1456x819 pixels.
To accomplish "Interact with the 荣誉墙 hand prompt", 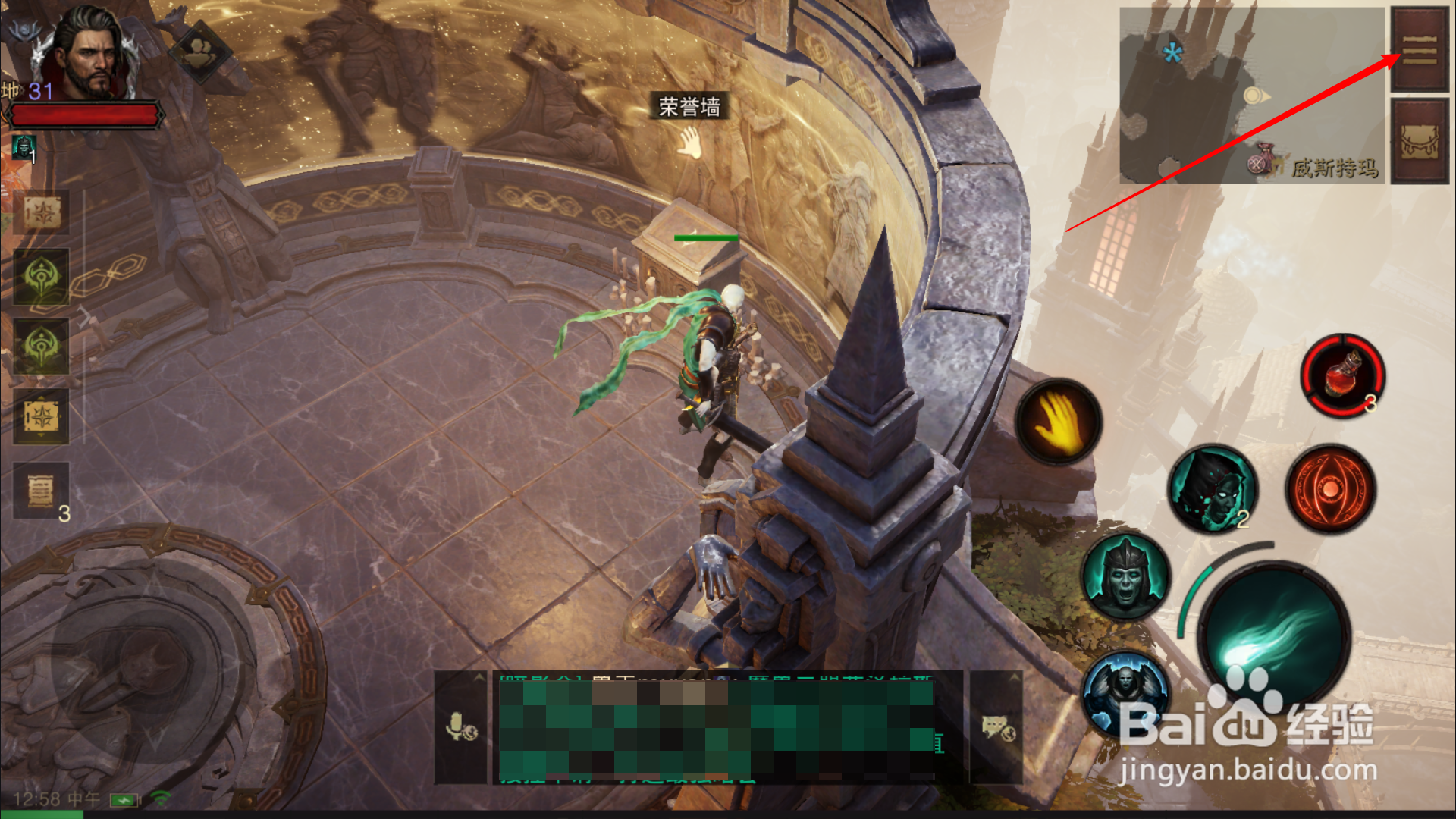I will 689,142.
